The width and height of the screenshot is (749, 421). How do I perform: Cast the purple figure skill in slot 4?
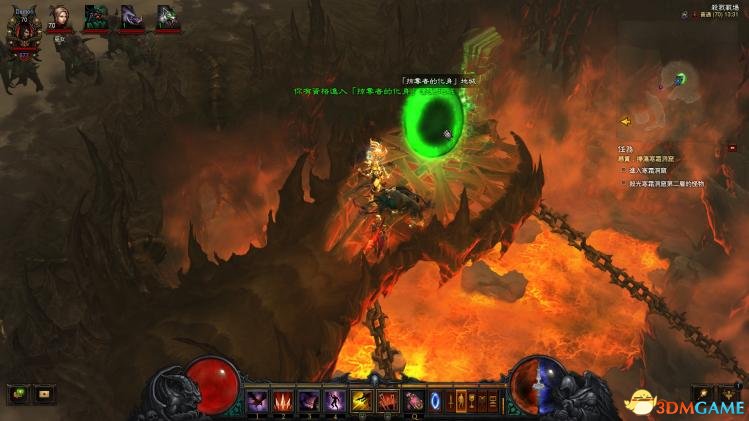pos(335,401)
